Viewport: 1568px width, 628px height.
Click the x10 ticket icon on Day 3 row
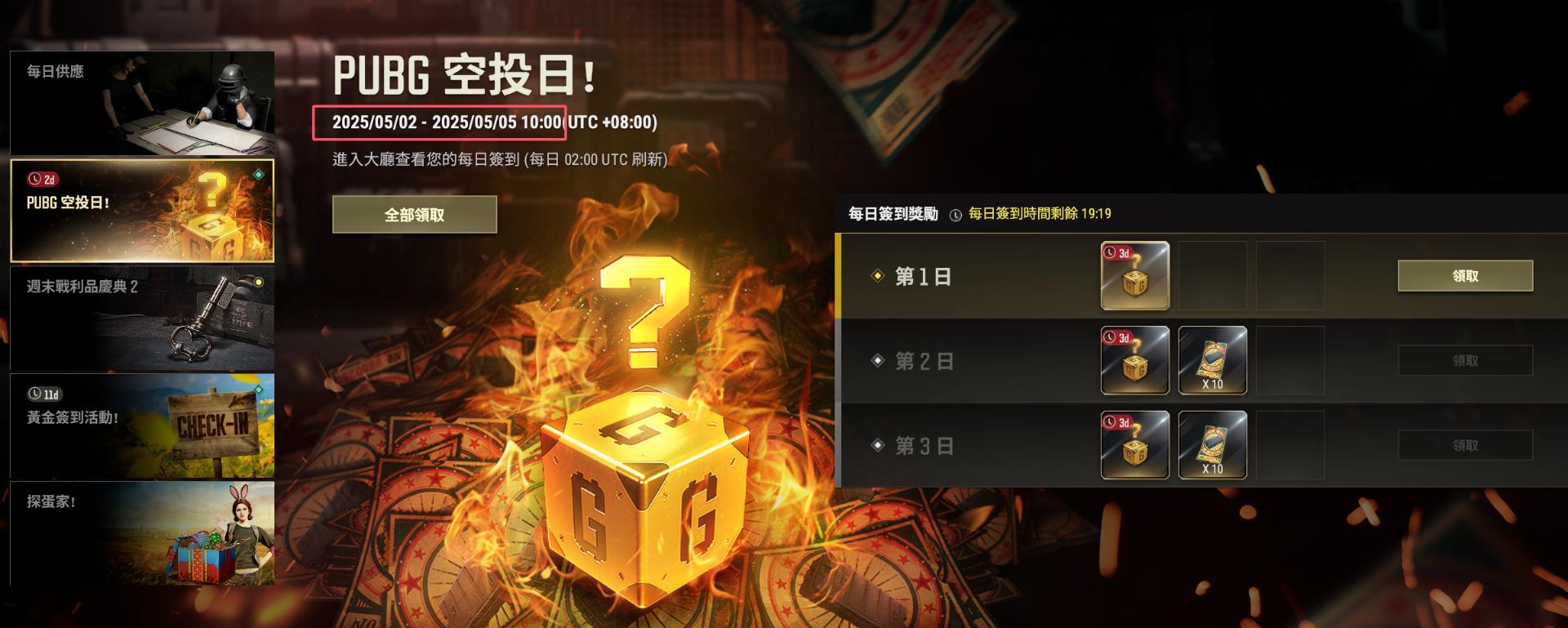tap(1211, 446)
